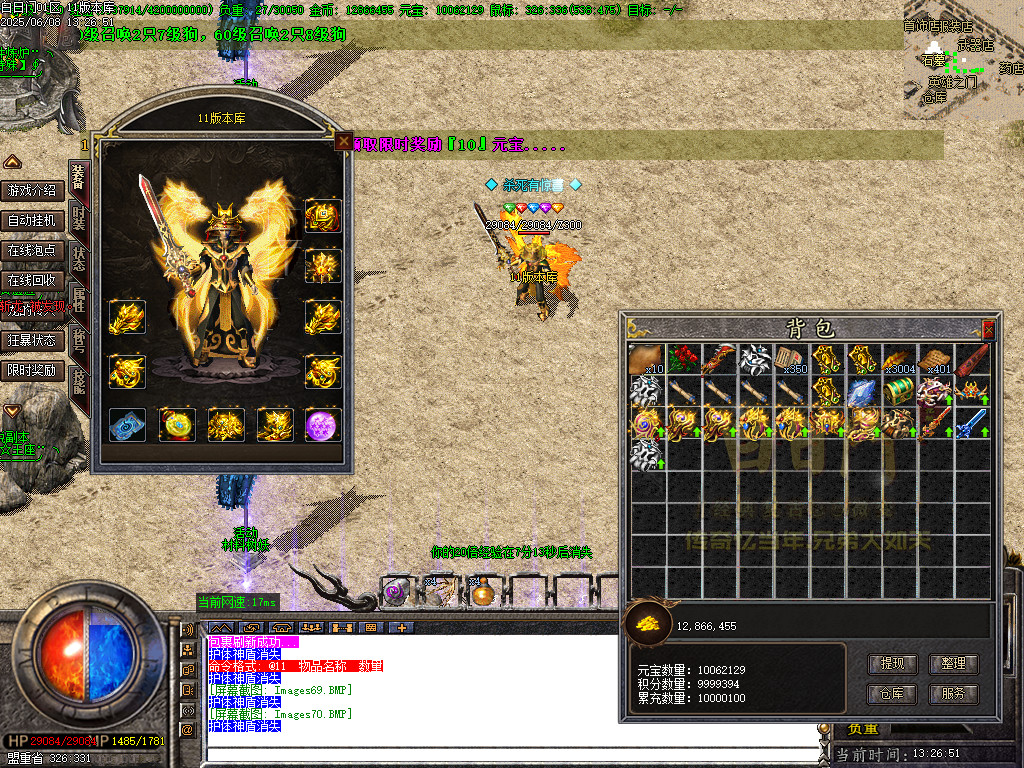Sort the bag with the 整理 button
The width and height of the screenshot is (1024, 768).
pos(953,663)
